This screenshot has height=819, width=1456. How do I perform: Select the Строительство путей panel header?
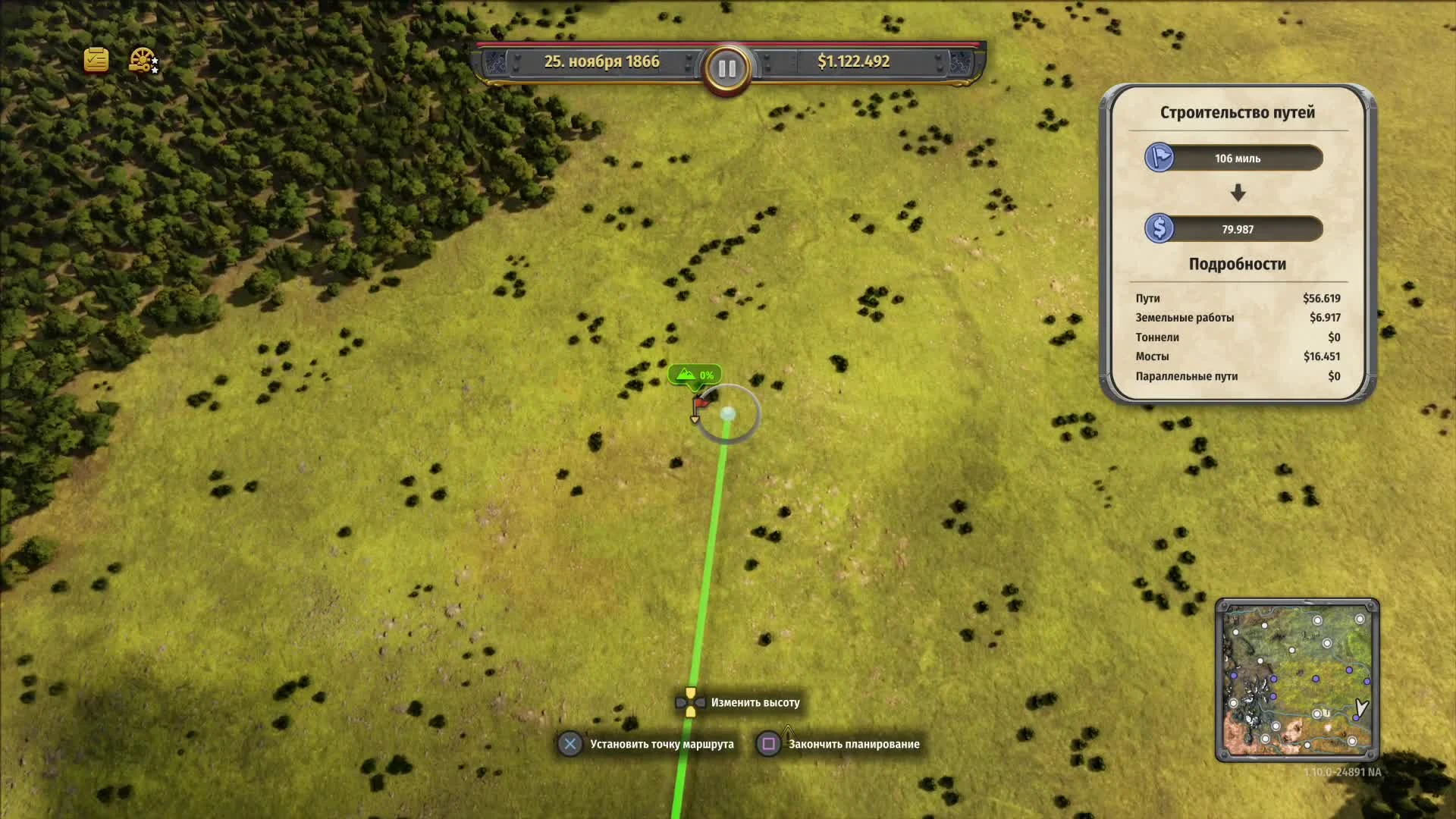(1237, 111)
